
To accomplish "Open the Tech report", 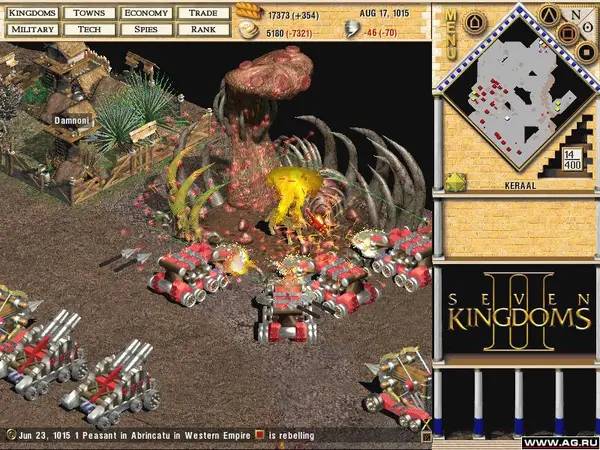I will pos(88,30).
